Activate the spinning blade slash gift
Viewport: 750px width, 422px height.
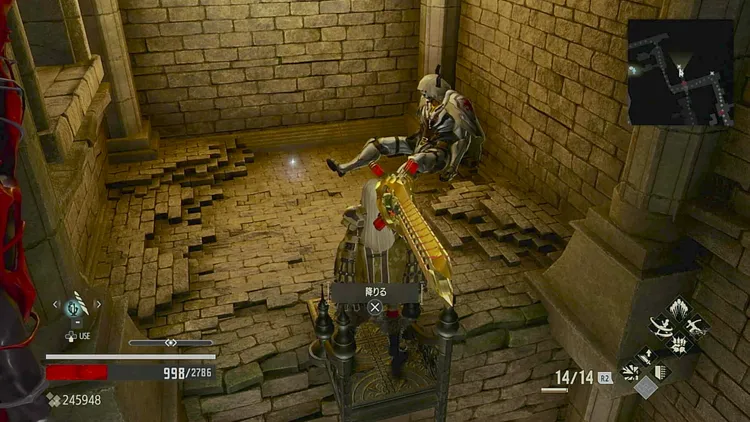point(662,325)
